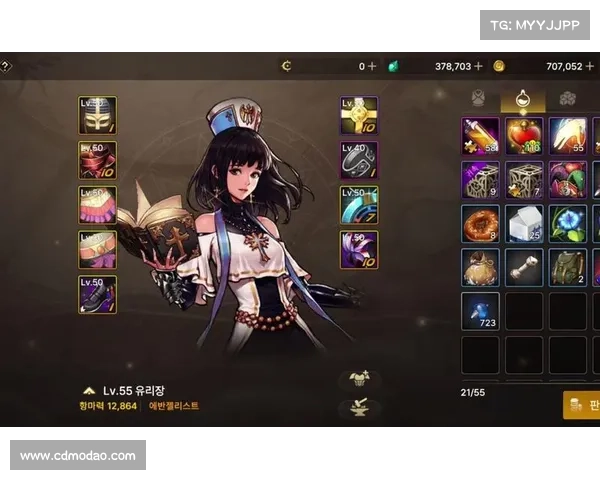
Task: Add more gold coins
Action: tap(590, 66)
